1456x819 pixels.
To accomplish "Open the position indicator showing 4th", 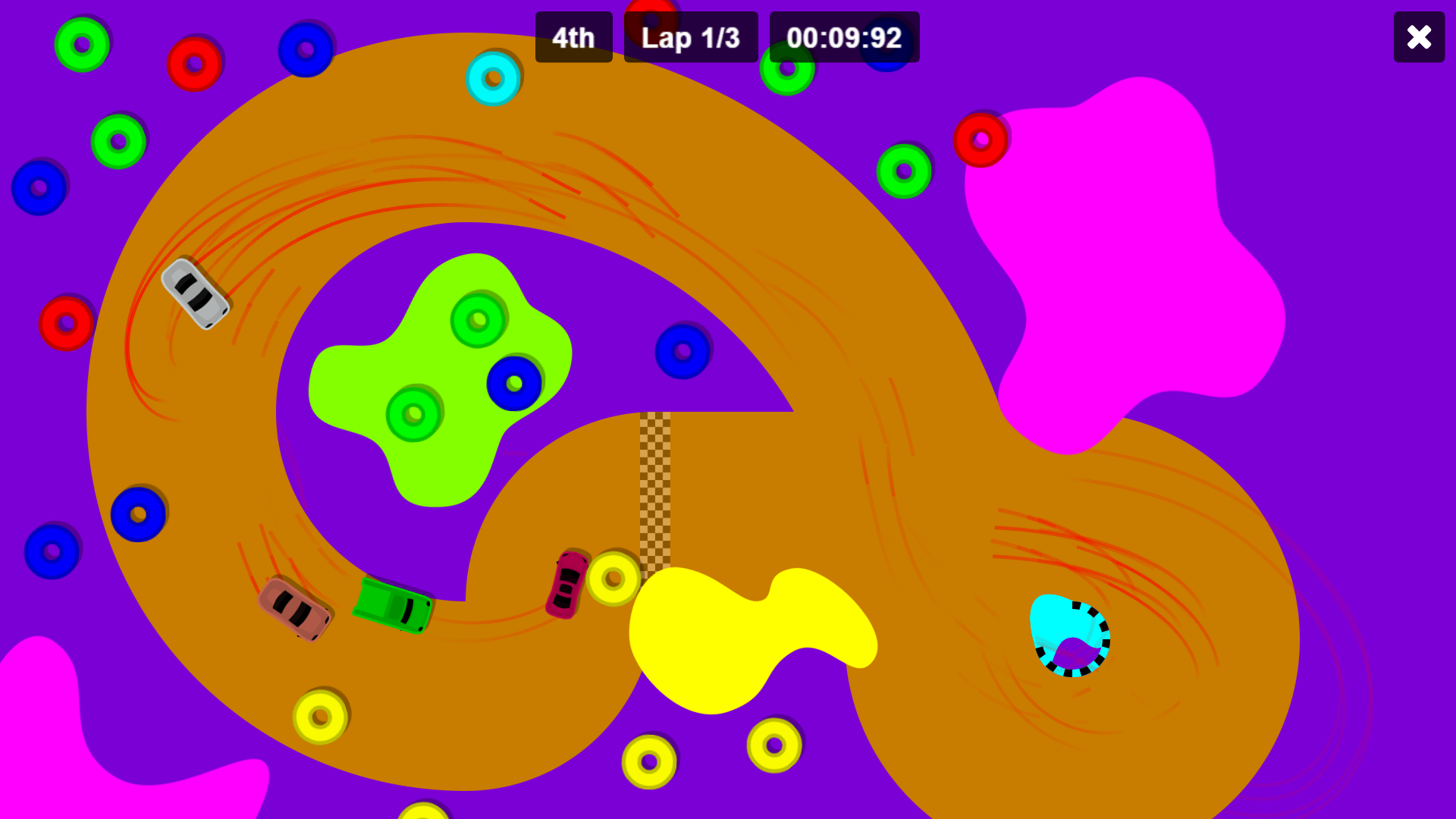I will click(x=573, y=37).
